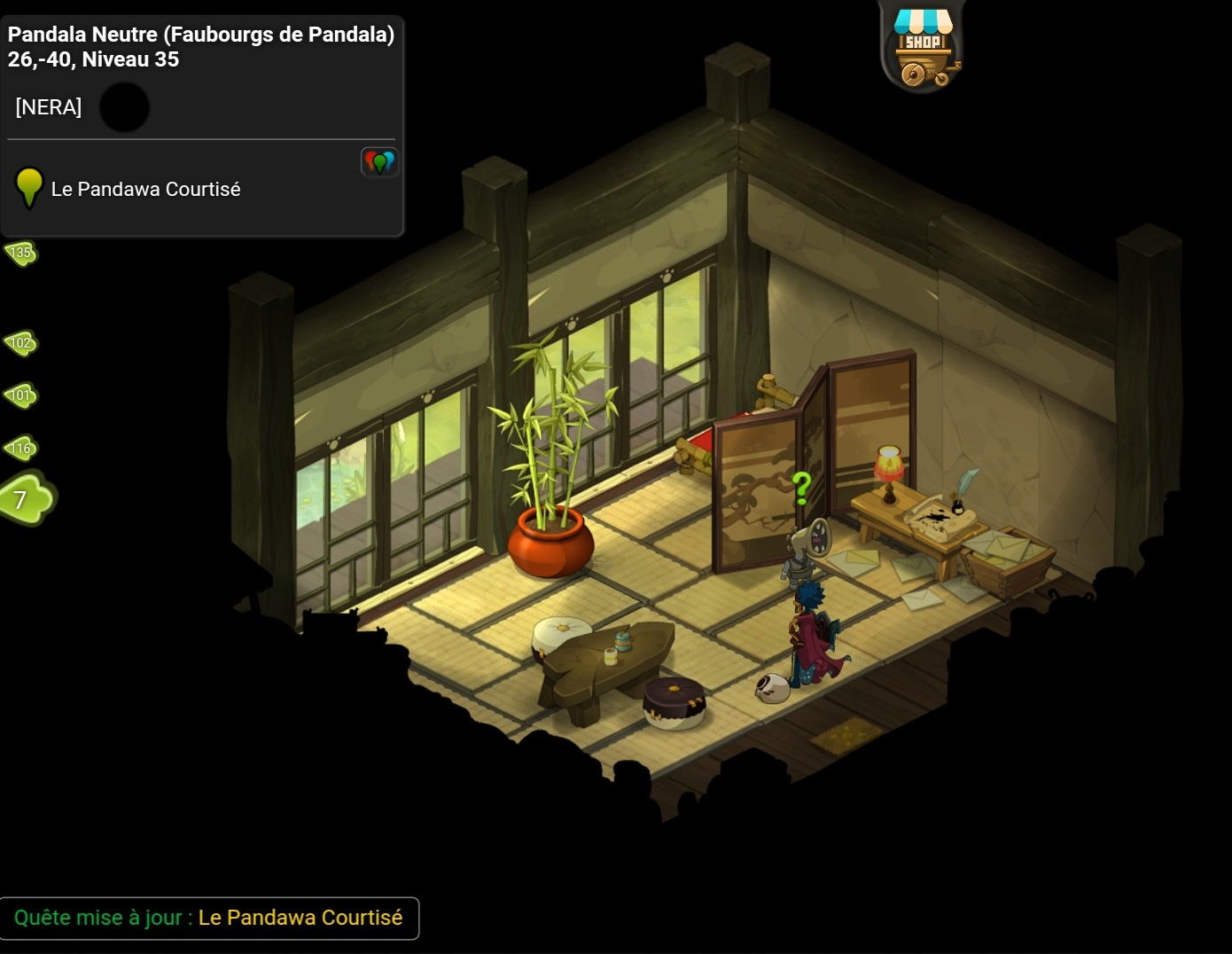Click the black circle beside [NERA]
This screenshot has height=954, width=1232.
pos(124,107)
